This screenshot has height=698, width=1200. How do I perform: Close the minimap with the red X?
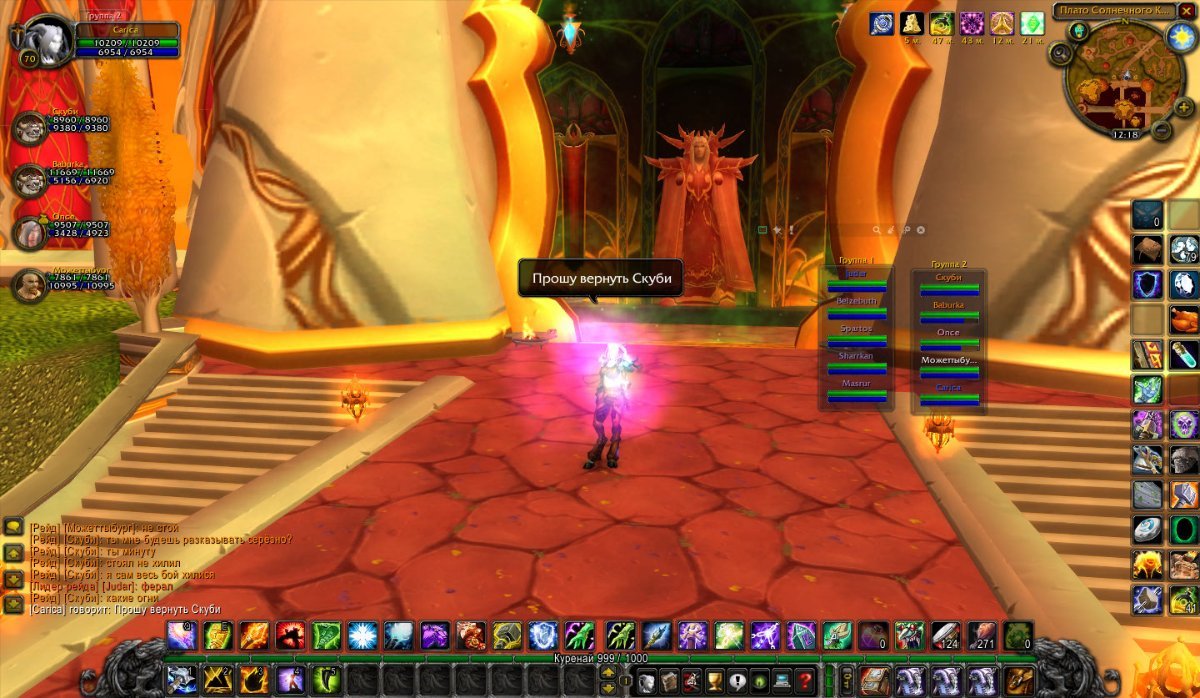(x=1187, y=11)
